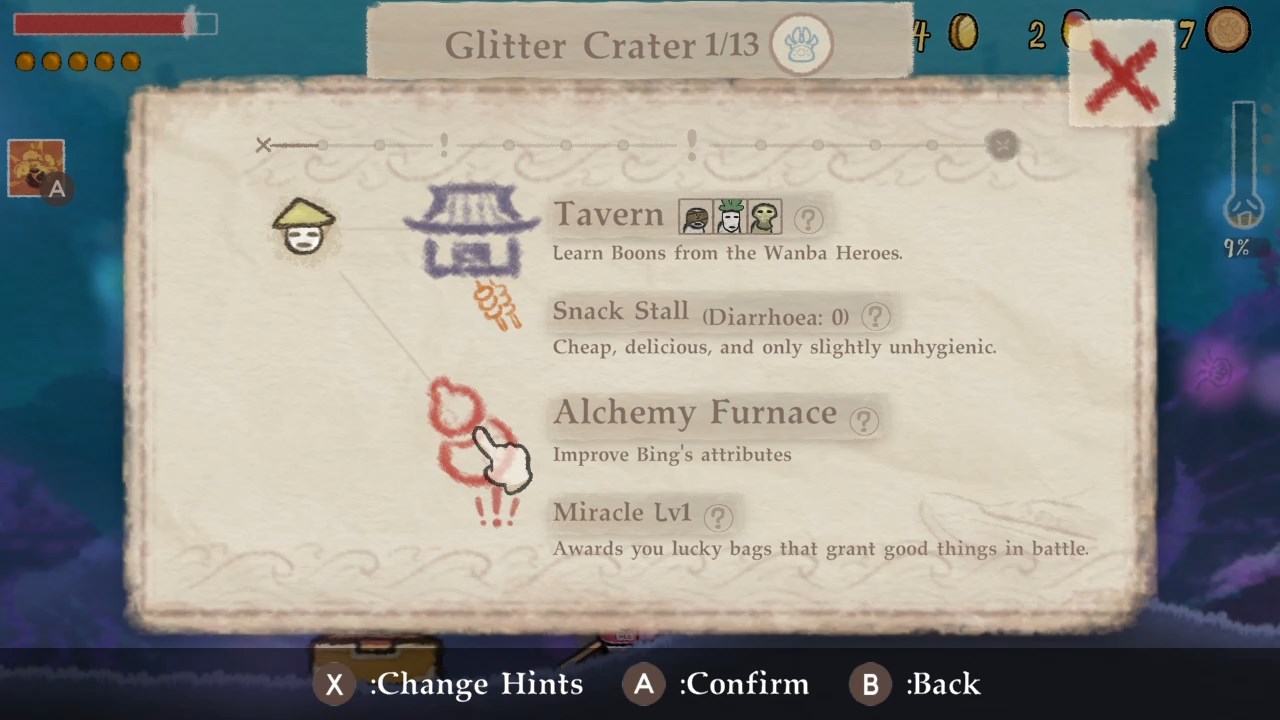Click the paw icon beside Glitter Crater title

pyautogui.click(x=802, y=44)
